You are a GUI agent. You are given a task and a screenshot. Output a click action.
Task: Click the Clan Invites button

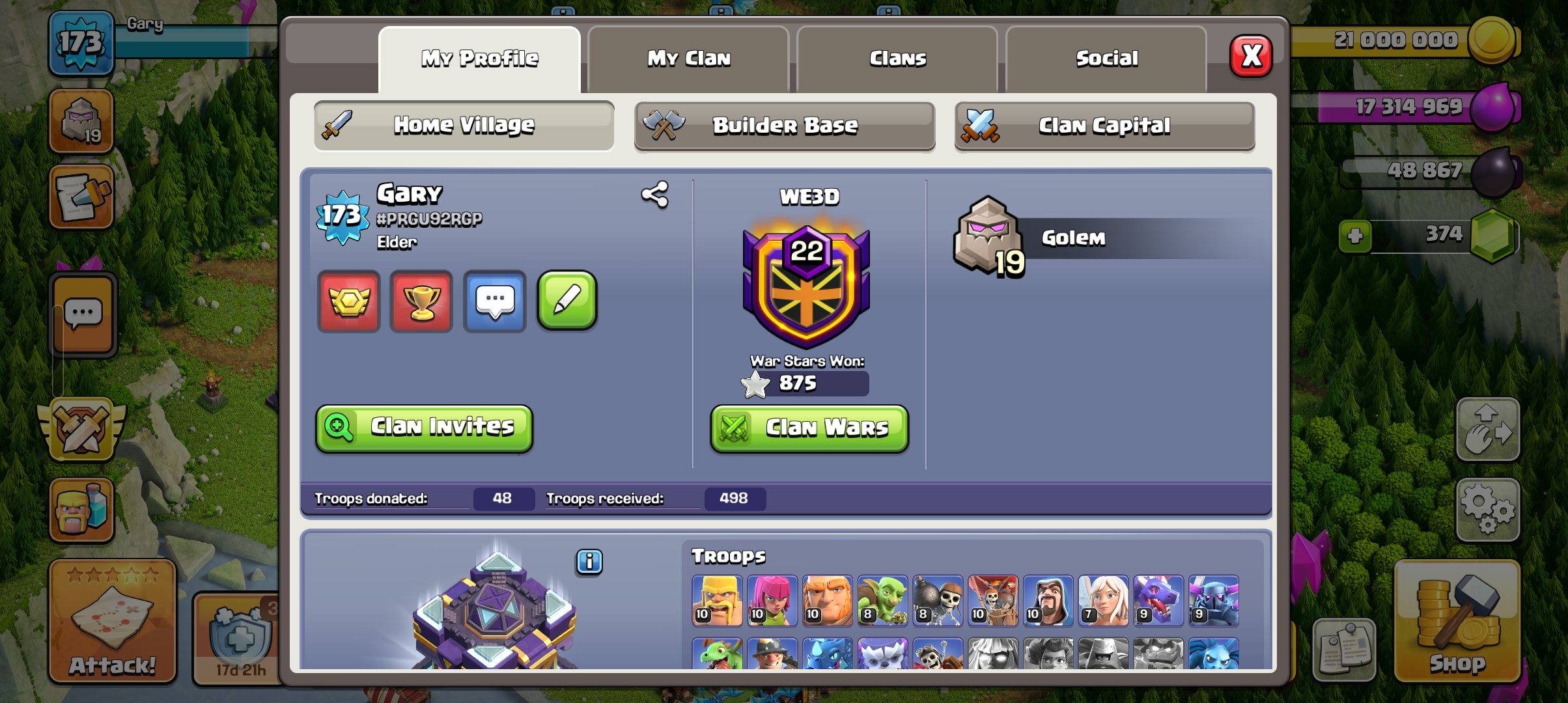click(424, 428)
